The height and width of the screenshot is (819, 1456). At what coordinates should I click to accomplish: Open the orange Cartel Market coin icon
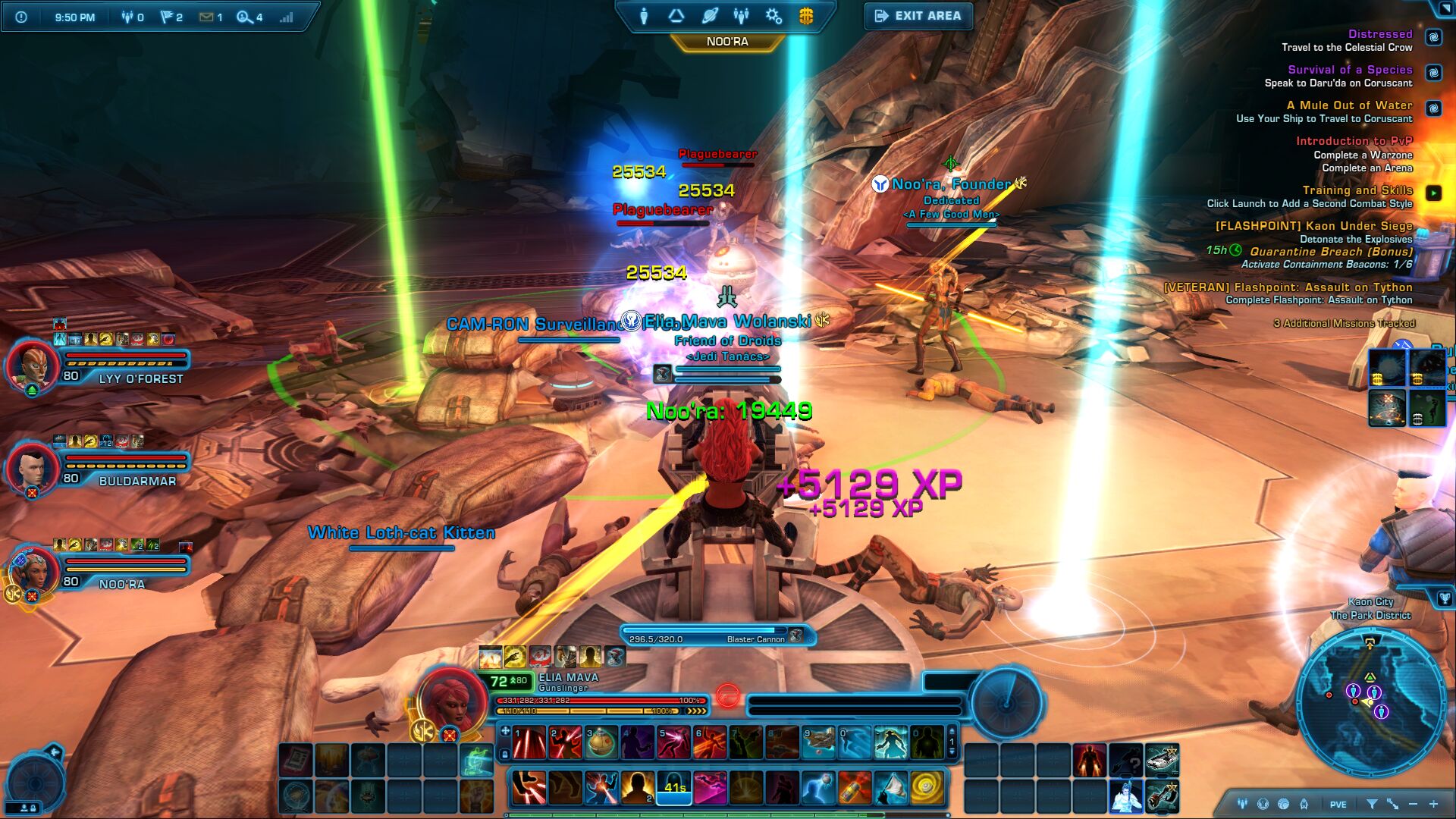(806, 16)
